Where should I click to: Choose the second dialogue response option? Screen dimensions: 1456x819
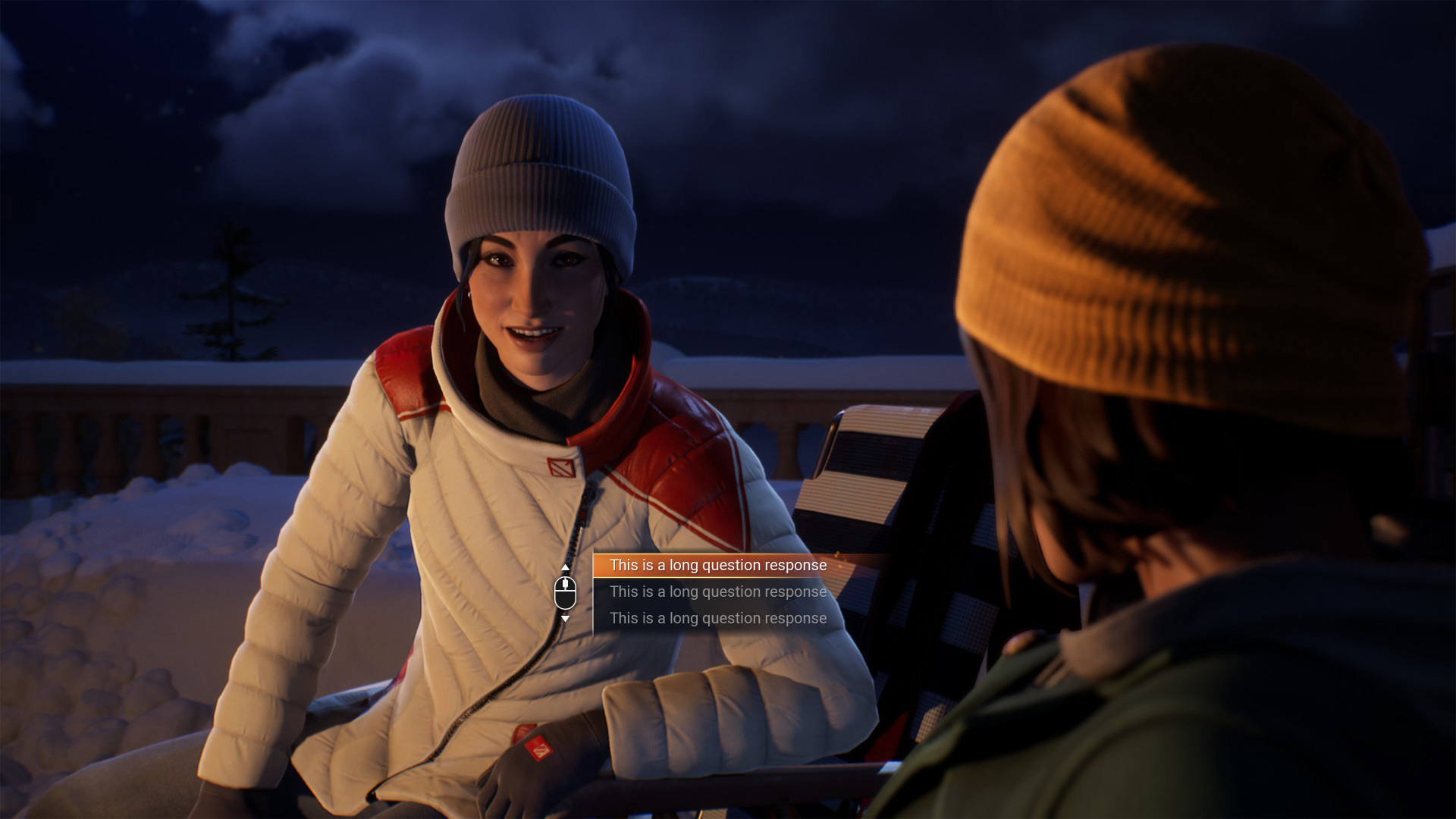(x=717, y=592)
